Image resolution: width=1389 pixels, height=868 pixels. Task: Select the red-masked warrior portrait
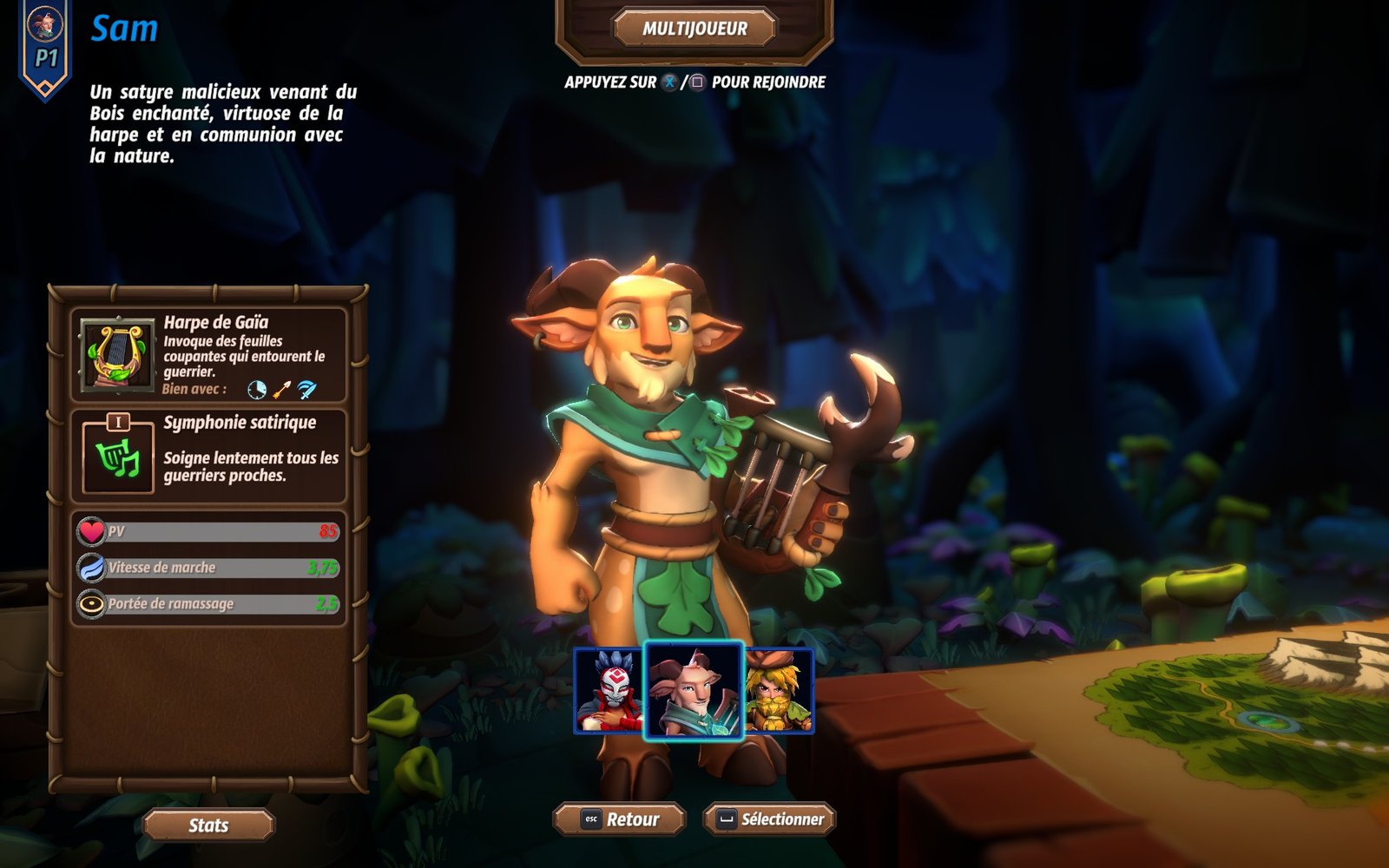coord(609,691)
